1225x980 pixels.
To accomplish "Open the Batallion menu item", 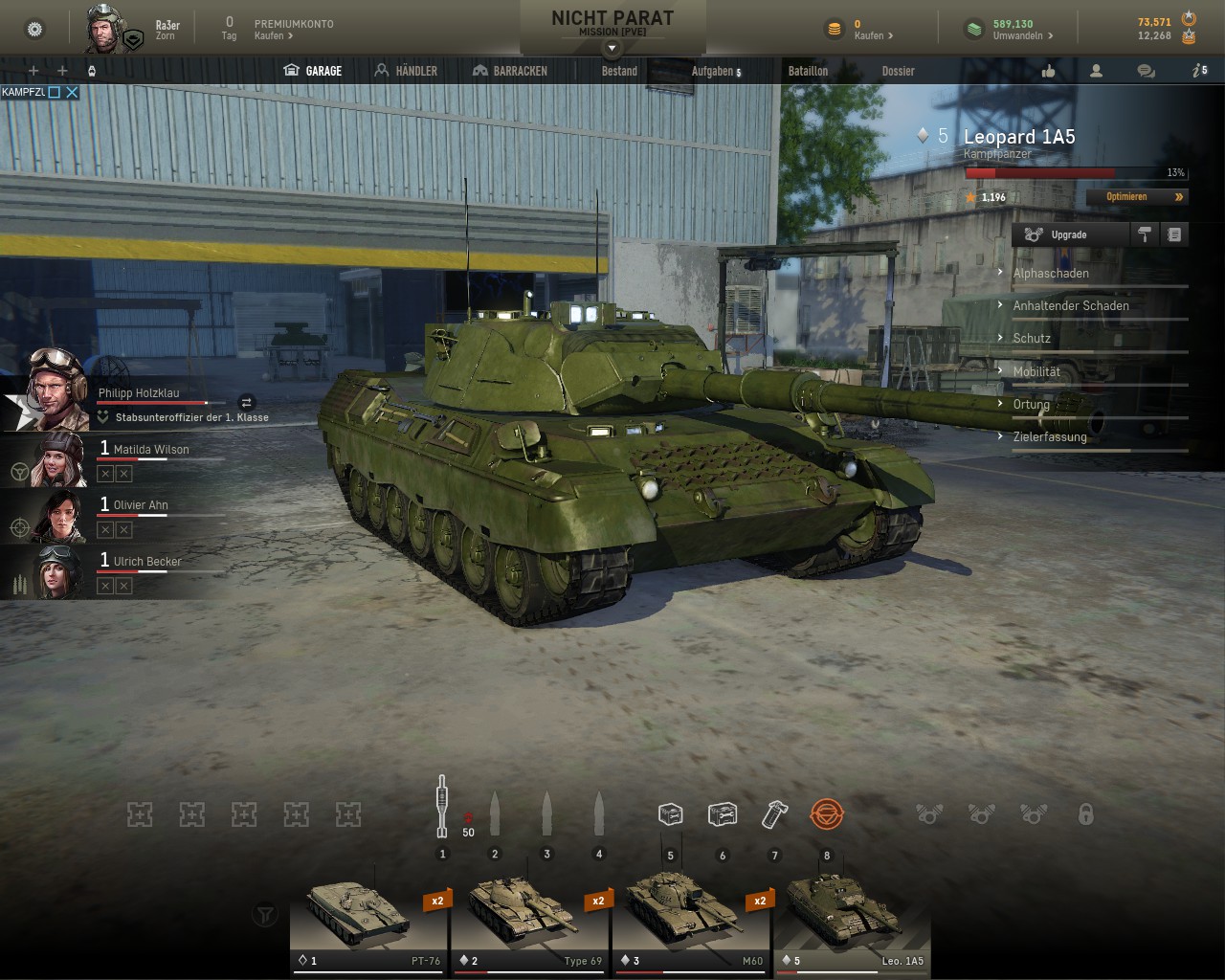I will pyautogui.click(x=809, y=70).
